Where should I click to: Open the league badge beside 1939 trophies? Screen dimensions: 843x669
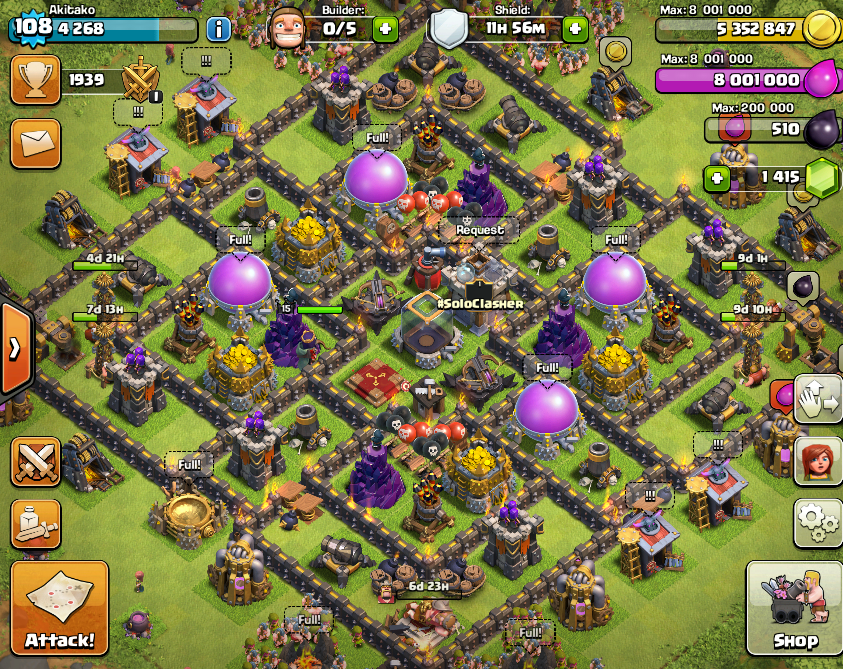coord(140,80)
